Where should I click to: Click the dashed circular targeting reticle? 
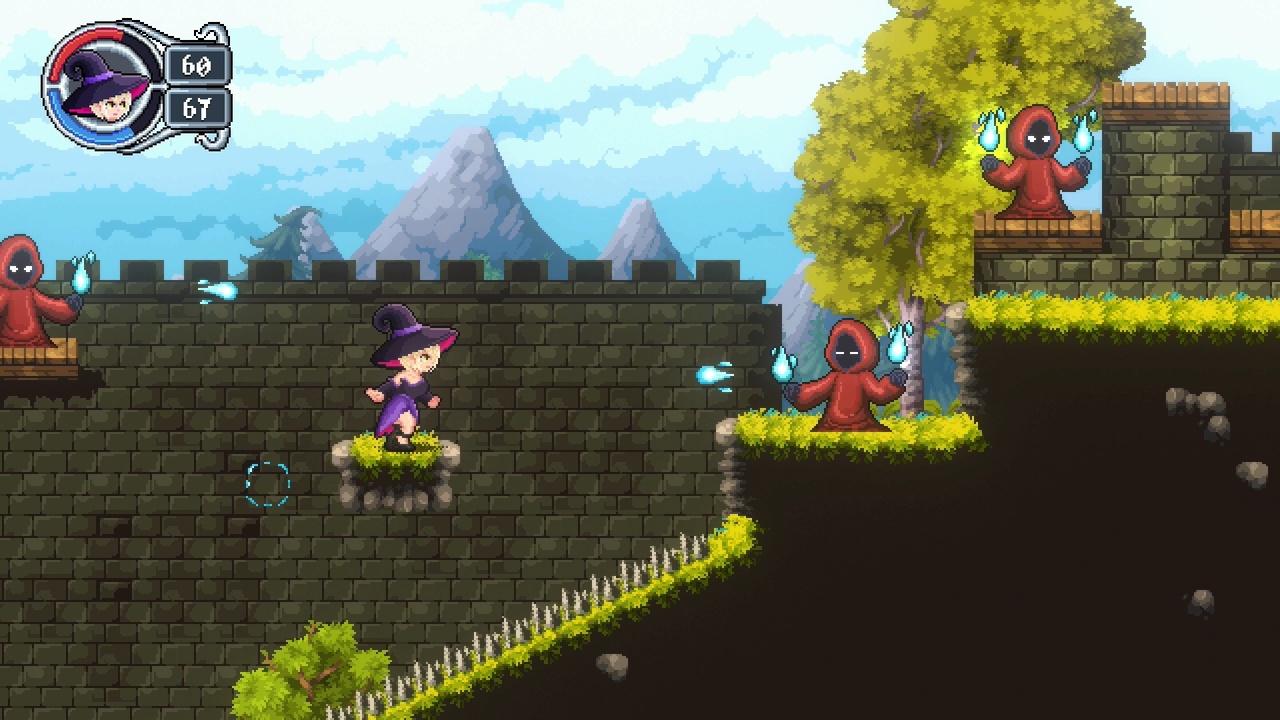[266, 484]
